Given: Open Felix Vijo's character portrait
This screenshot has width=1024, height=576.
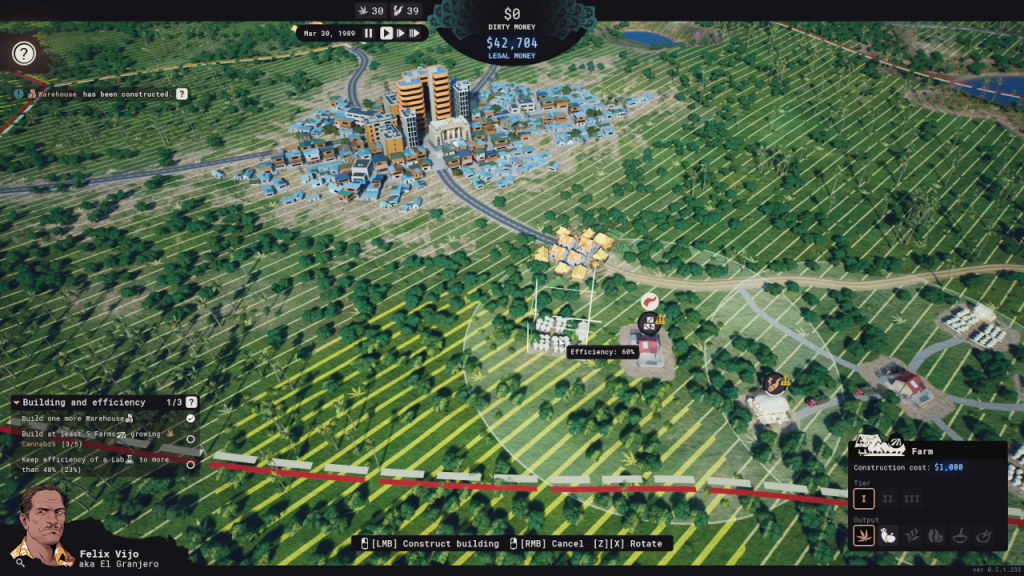Looking at the screenshot, I should (40, 525).
